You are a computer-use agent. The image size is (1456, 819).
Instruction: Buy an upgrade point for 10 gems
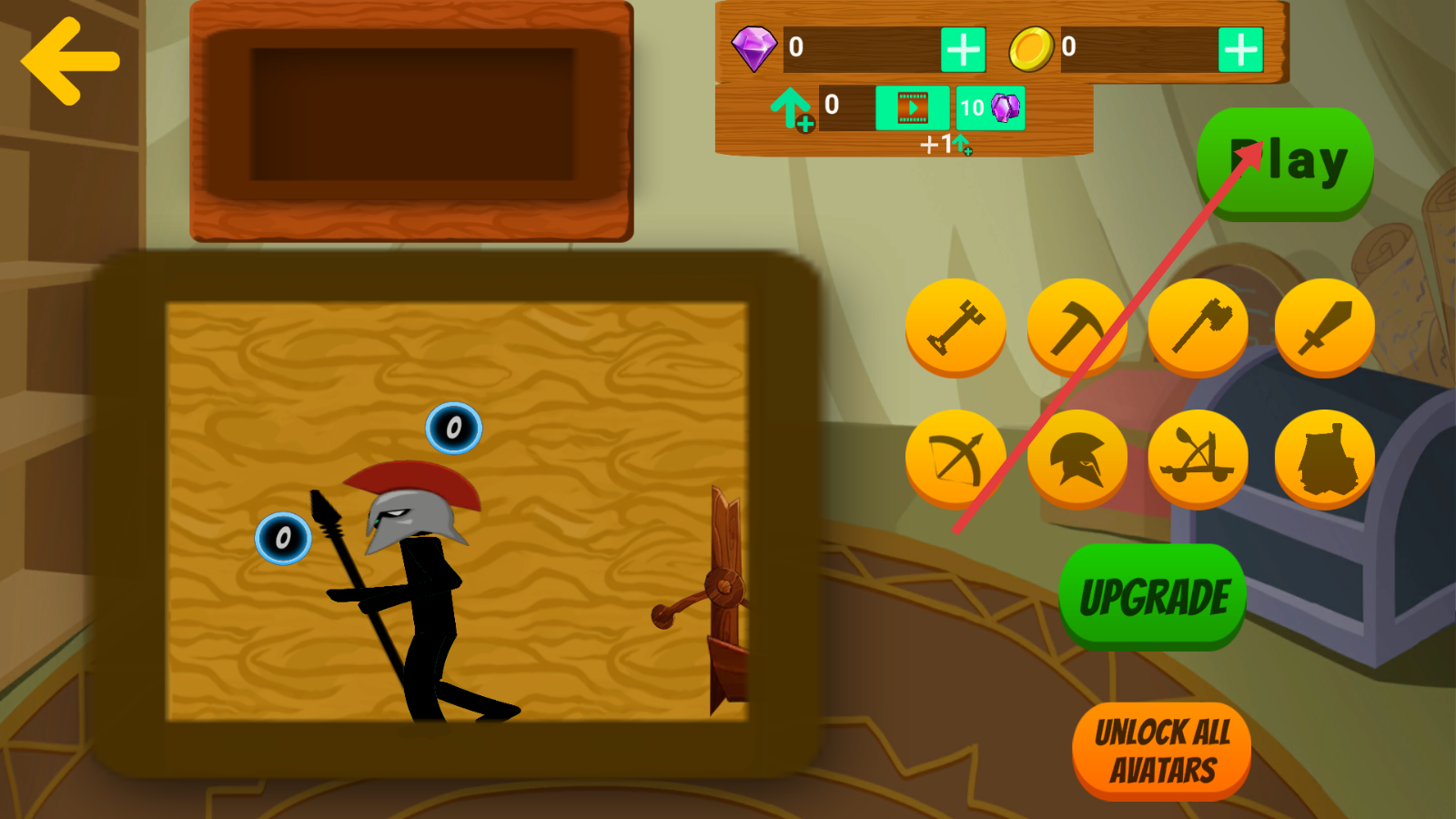click(x=990, y=108)
